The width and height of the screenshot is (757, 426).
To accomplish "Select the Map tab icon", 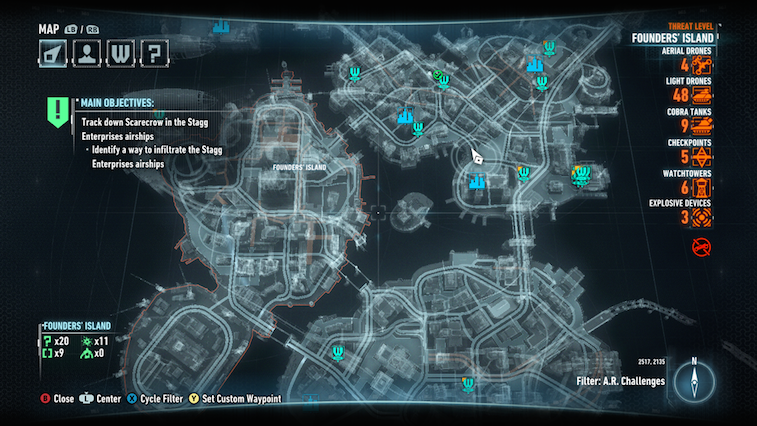I will [x=53, y=51].
